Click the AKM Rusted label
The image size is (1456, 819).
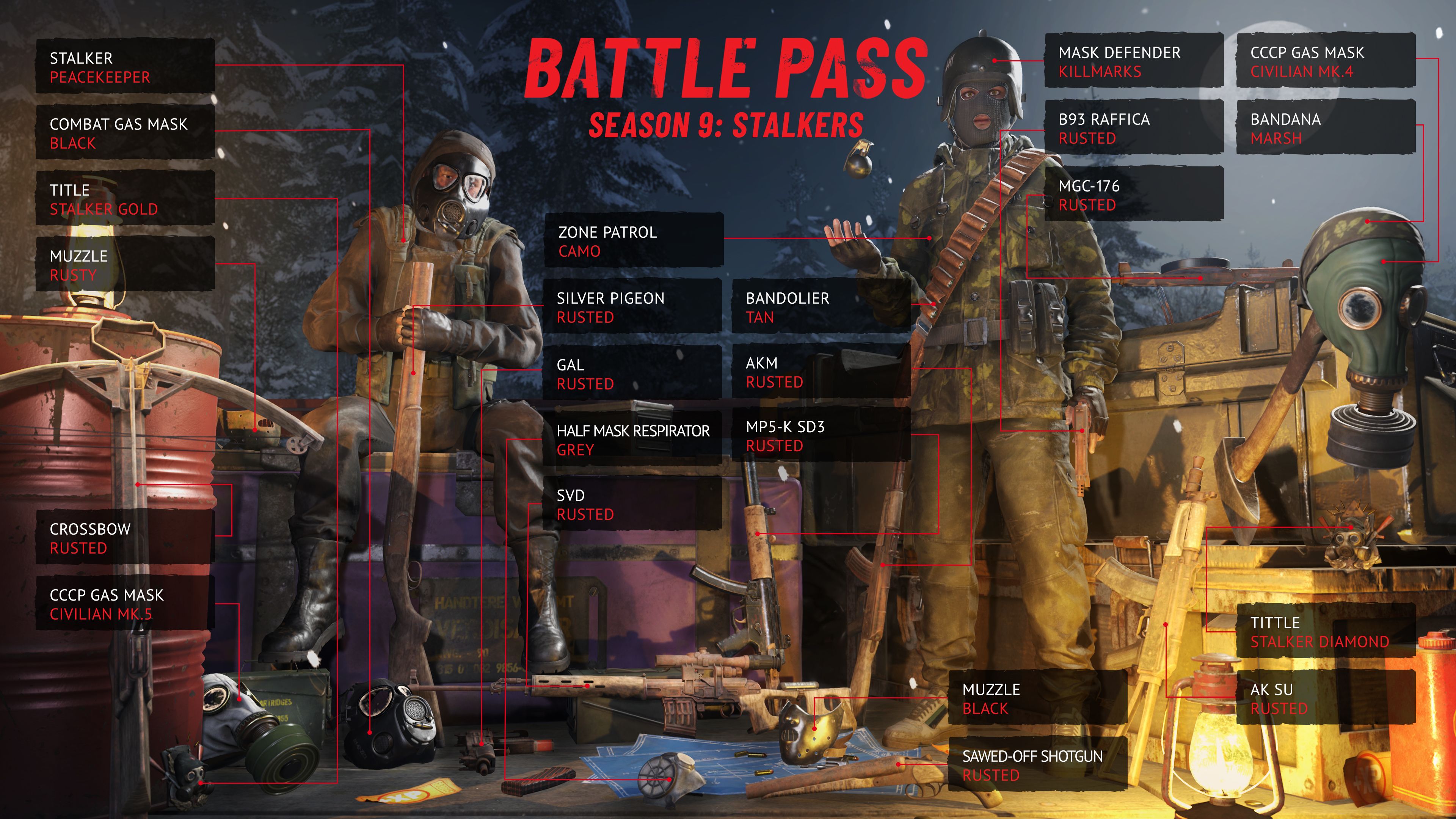coord(821,372)
